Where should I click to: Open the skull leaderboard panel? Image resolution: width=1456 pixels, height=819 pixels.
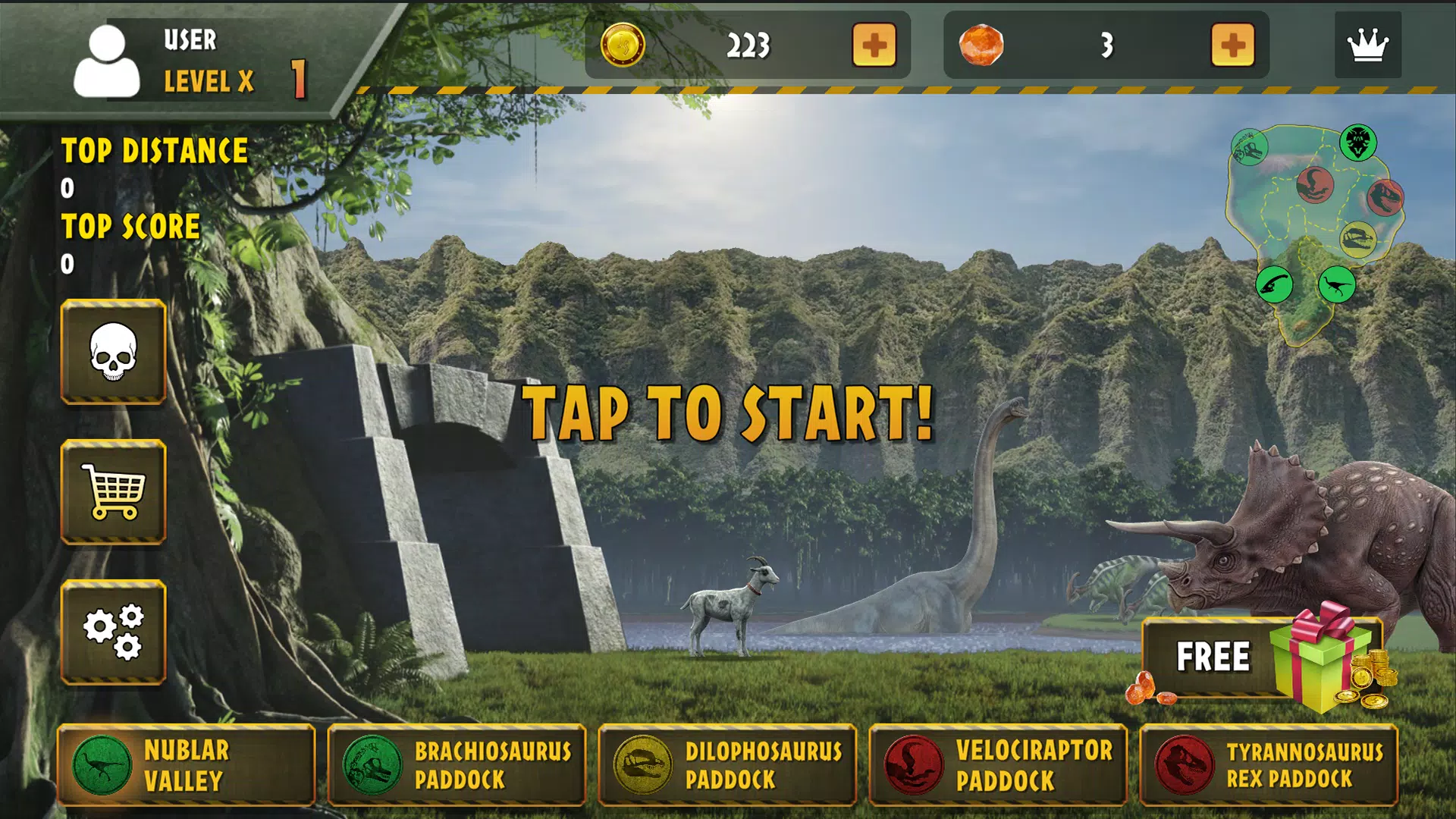pyautogui.click(x=112, y=350)
